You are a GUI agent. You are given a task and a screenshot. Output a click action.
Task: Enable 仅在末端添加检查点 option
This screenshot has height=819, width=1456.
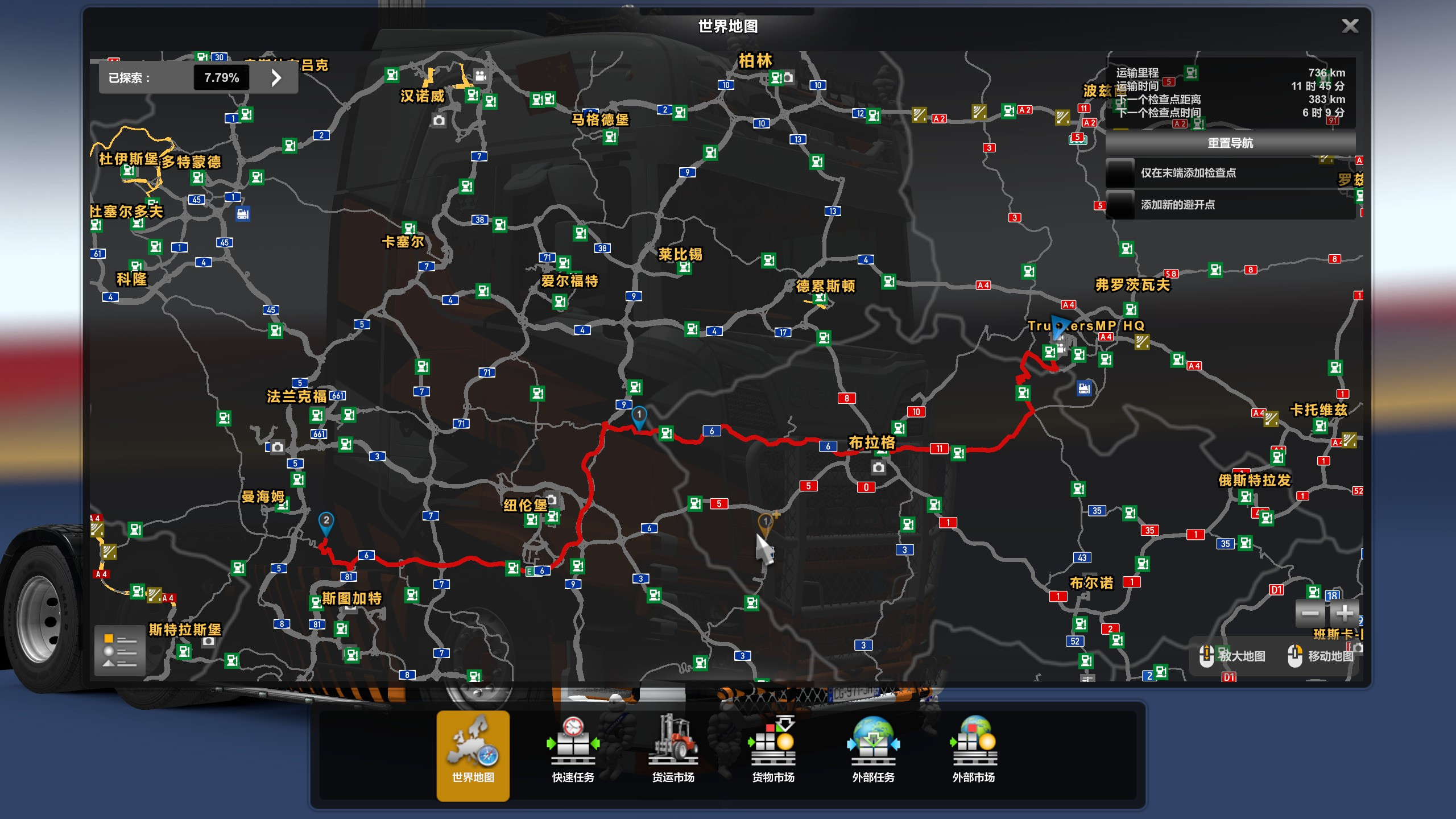click(1119, 172)
